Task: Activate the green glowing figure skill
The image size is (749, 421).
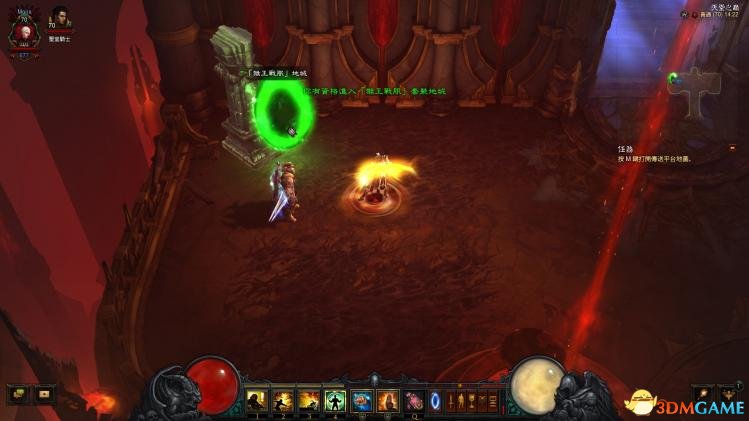Action: click(335, 401)
